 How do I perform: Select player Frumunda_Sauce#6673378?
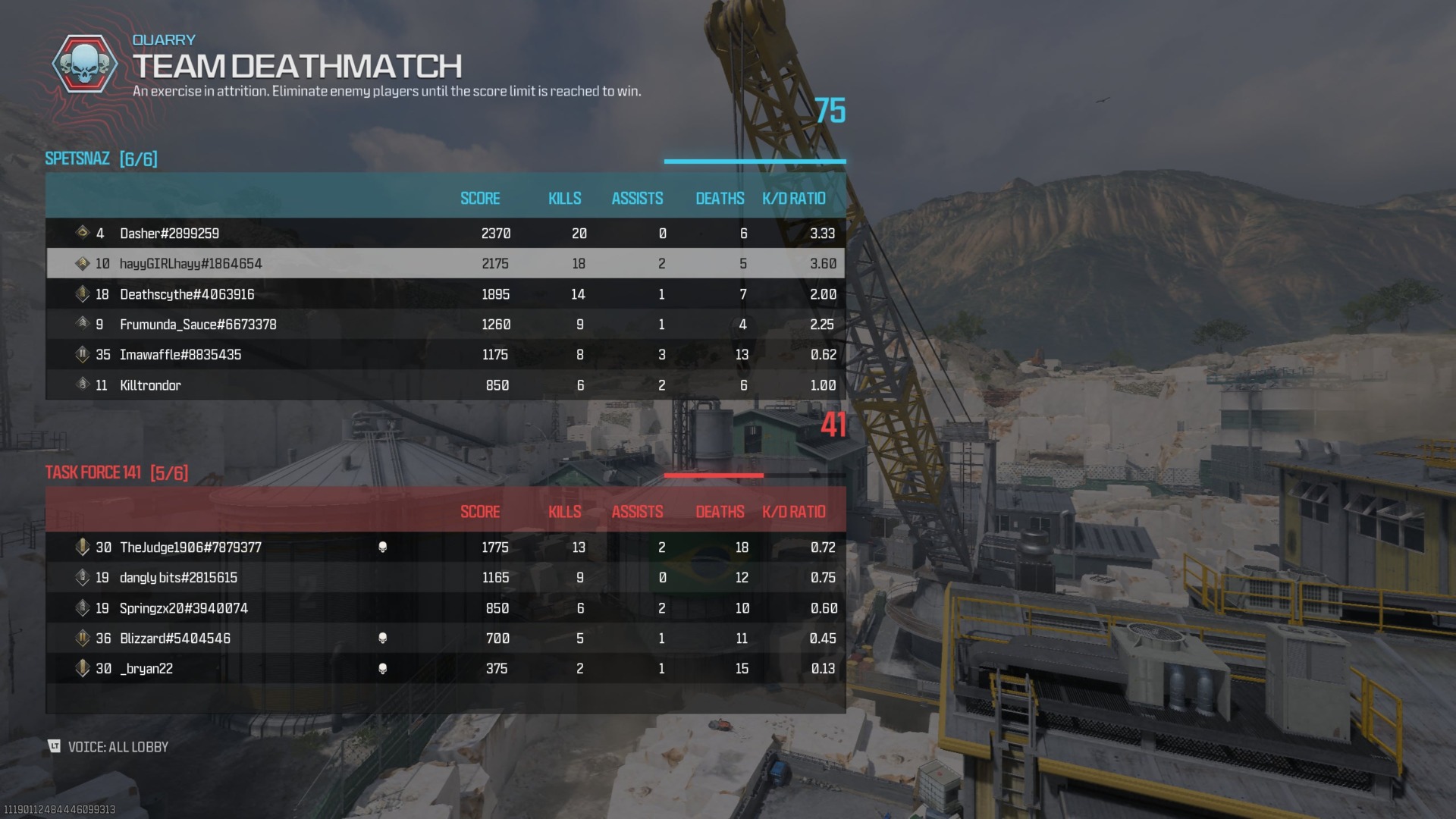click(198, 324)
